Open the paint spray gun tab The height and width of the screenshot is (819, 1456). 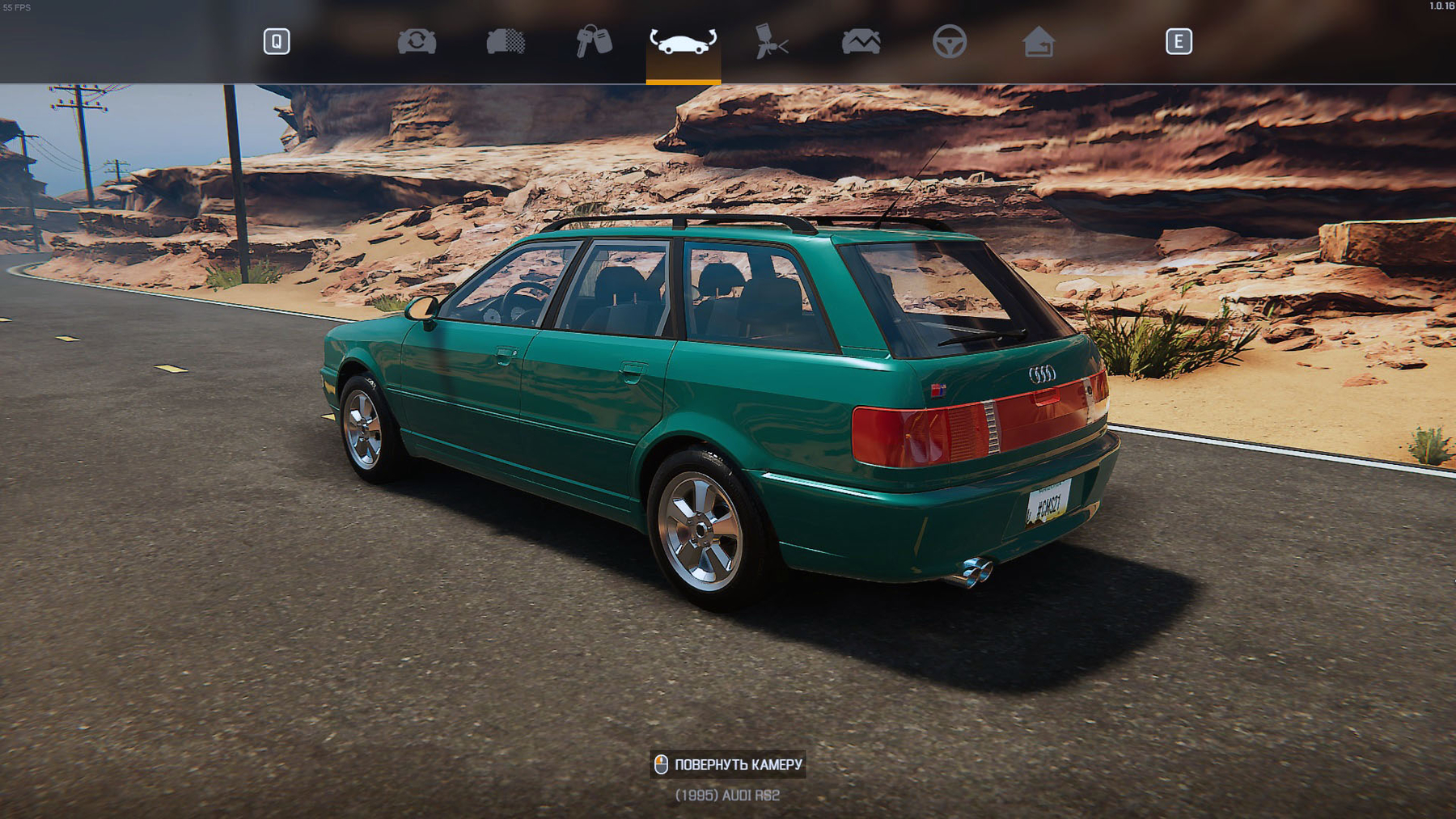tap(771, 41)
